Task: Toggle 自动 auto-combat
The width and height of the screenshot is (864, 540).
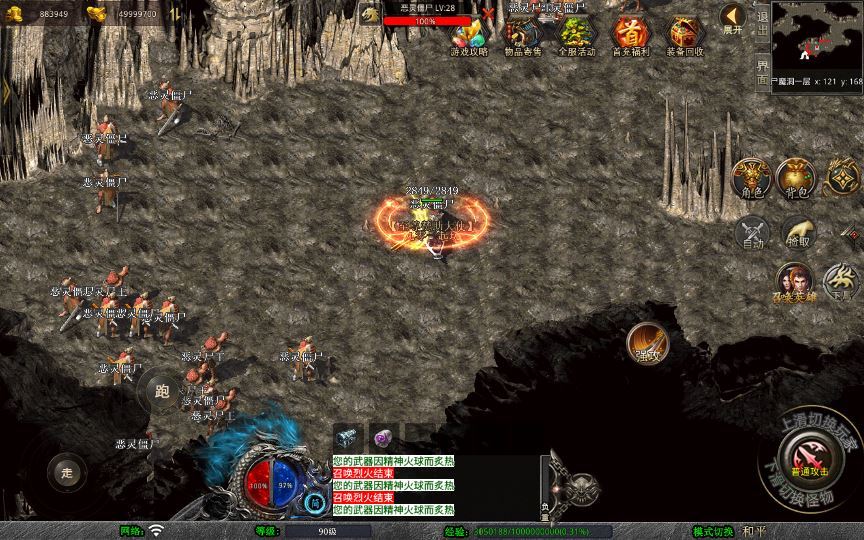Action: [752, 232]
